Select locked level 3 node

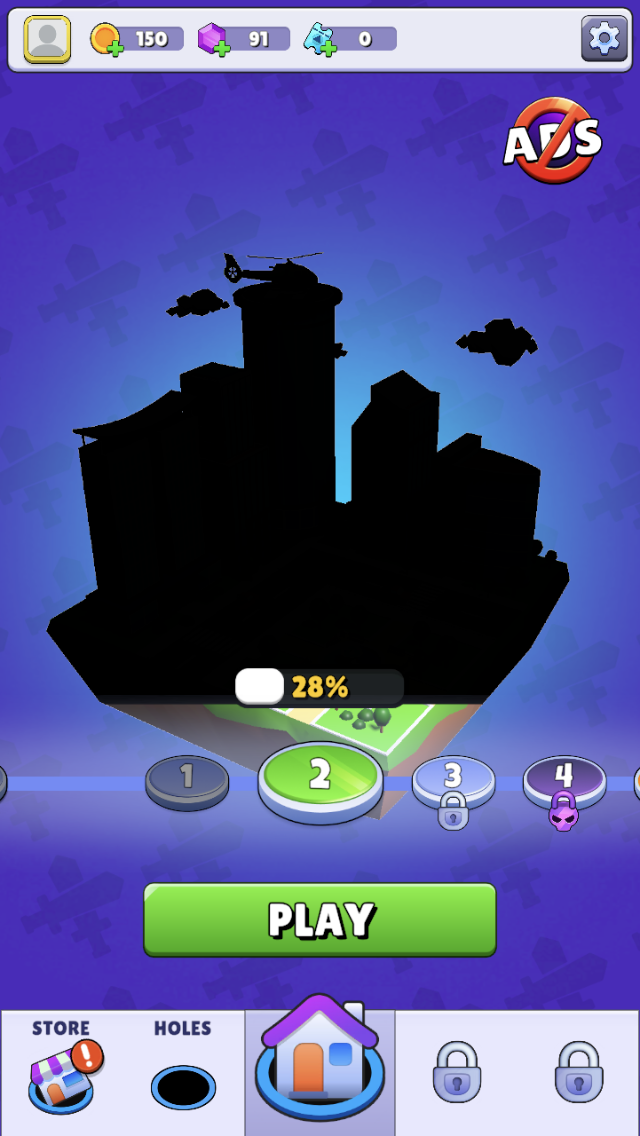453,779
